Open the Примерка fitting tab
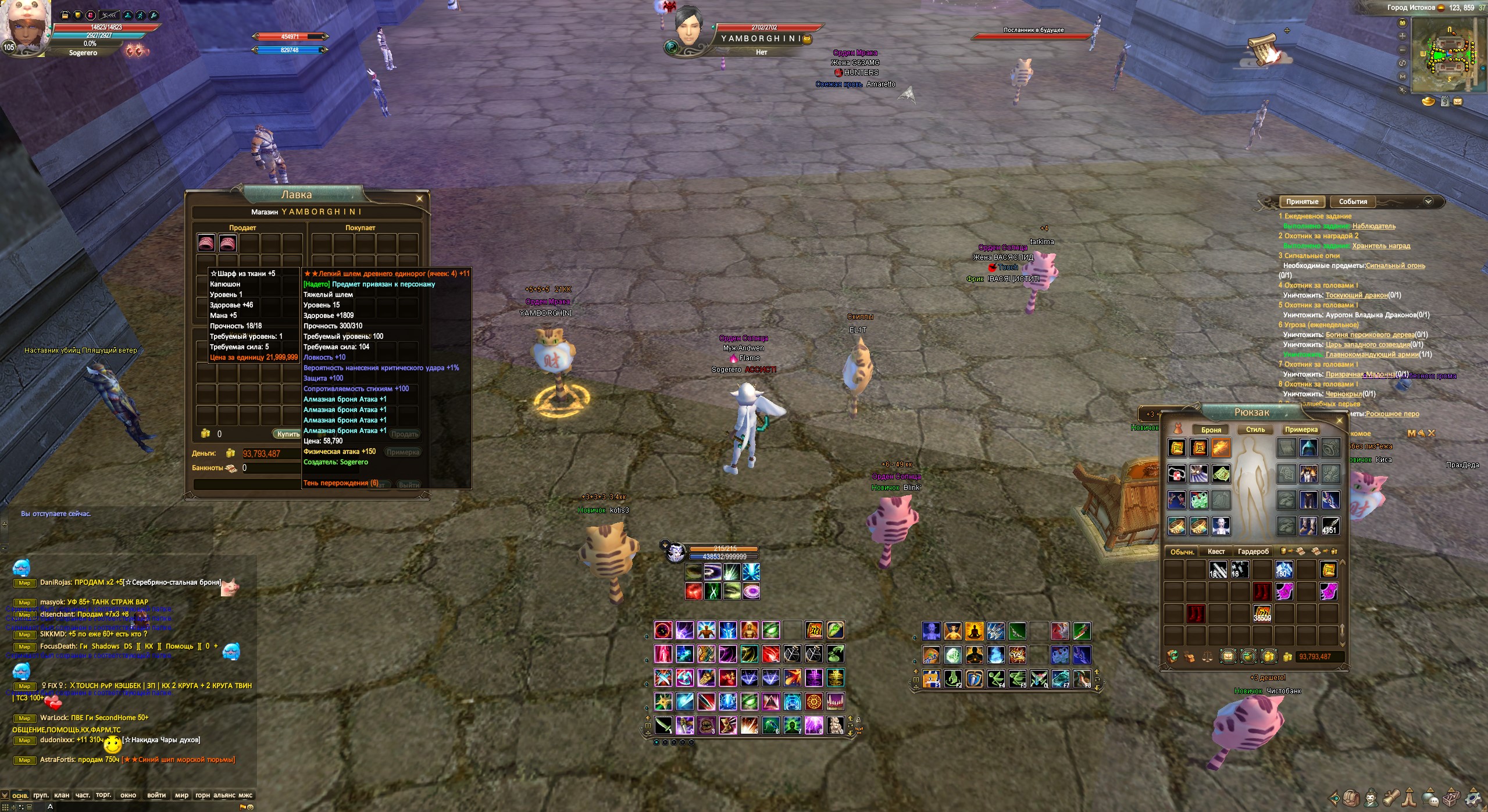The image size is (1488, 812). (x=1301, y=430)
